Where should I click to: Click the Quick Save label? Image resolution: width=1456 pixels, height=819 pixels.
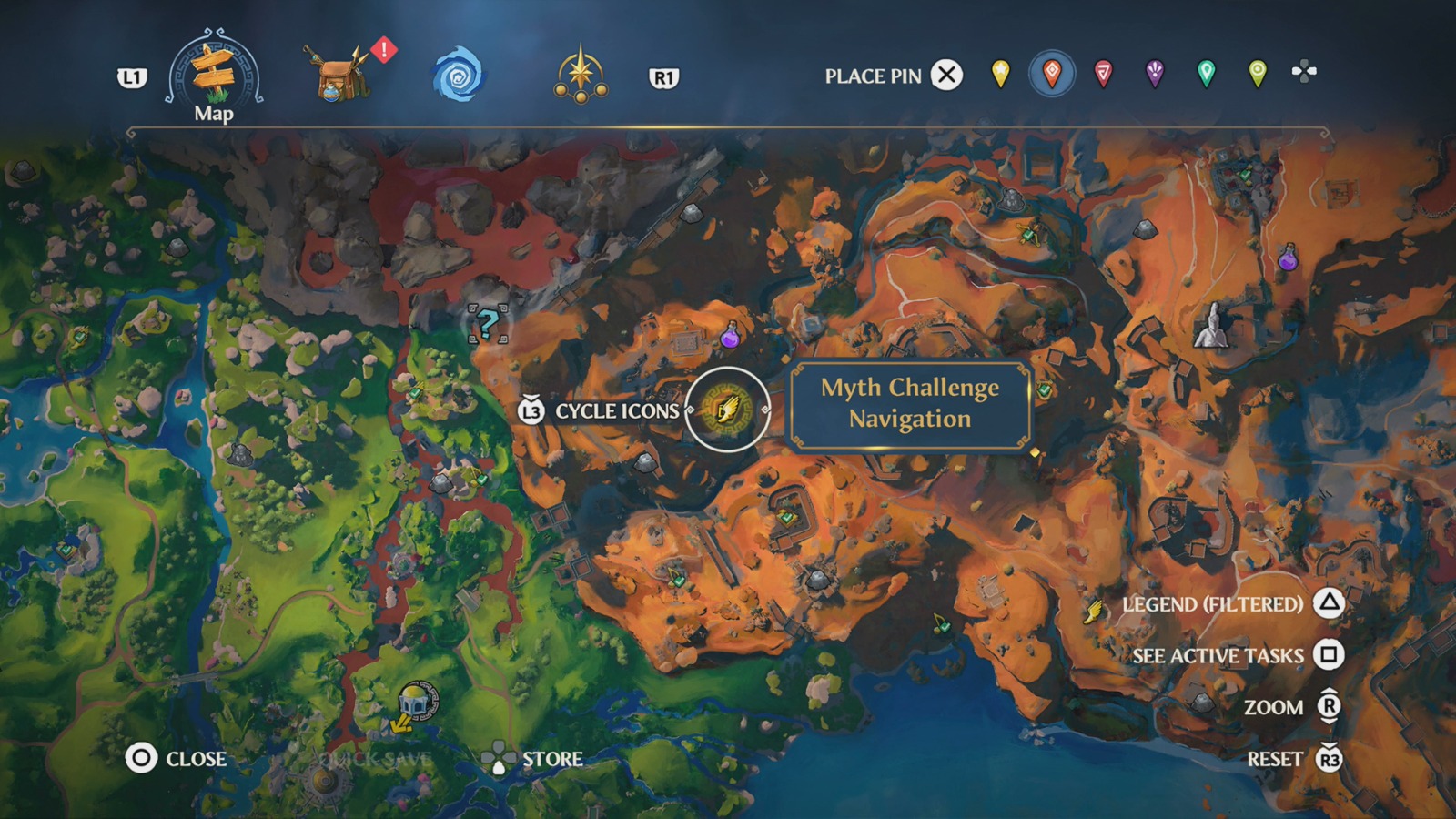[x=372, y=760]
